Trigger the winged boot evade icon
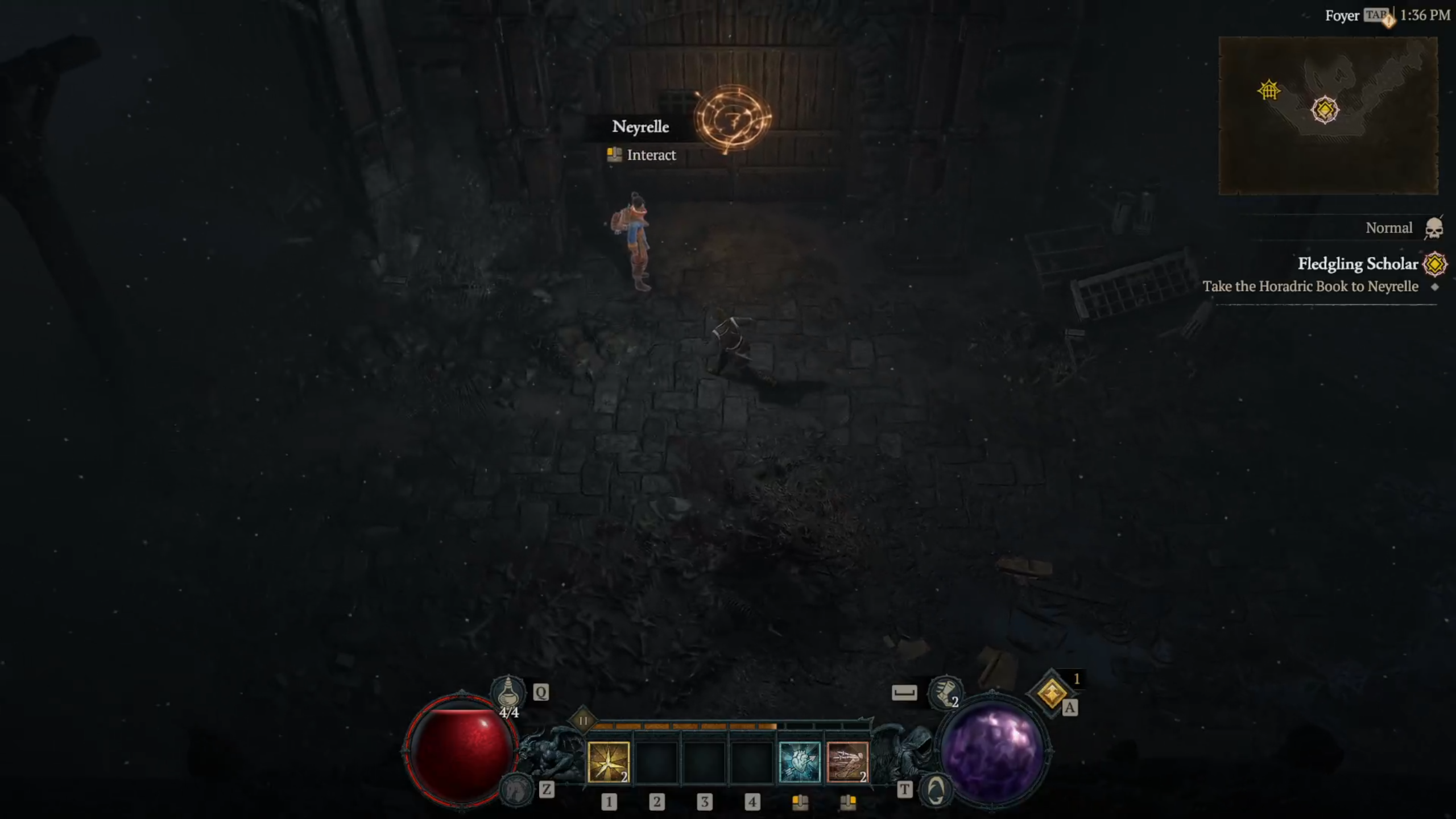Screen dimensions: 1456x819 click(x=945, y=693)
